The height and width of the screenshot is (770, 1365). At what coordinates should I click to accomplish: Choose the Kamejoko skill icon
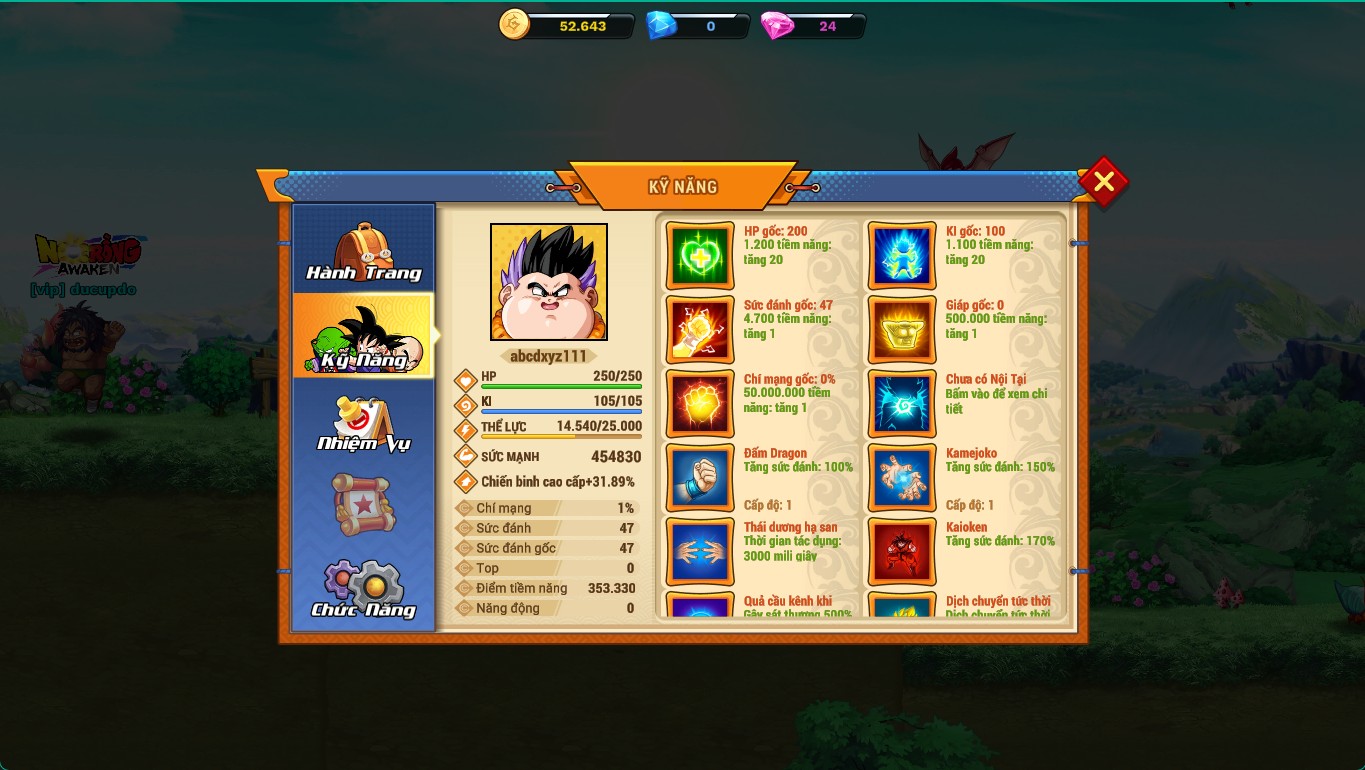pyautogui.click(x=902, y=478)
